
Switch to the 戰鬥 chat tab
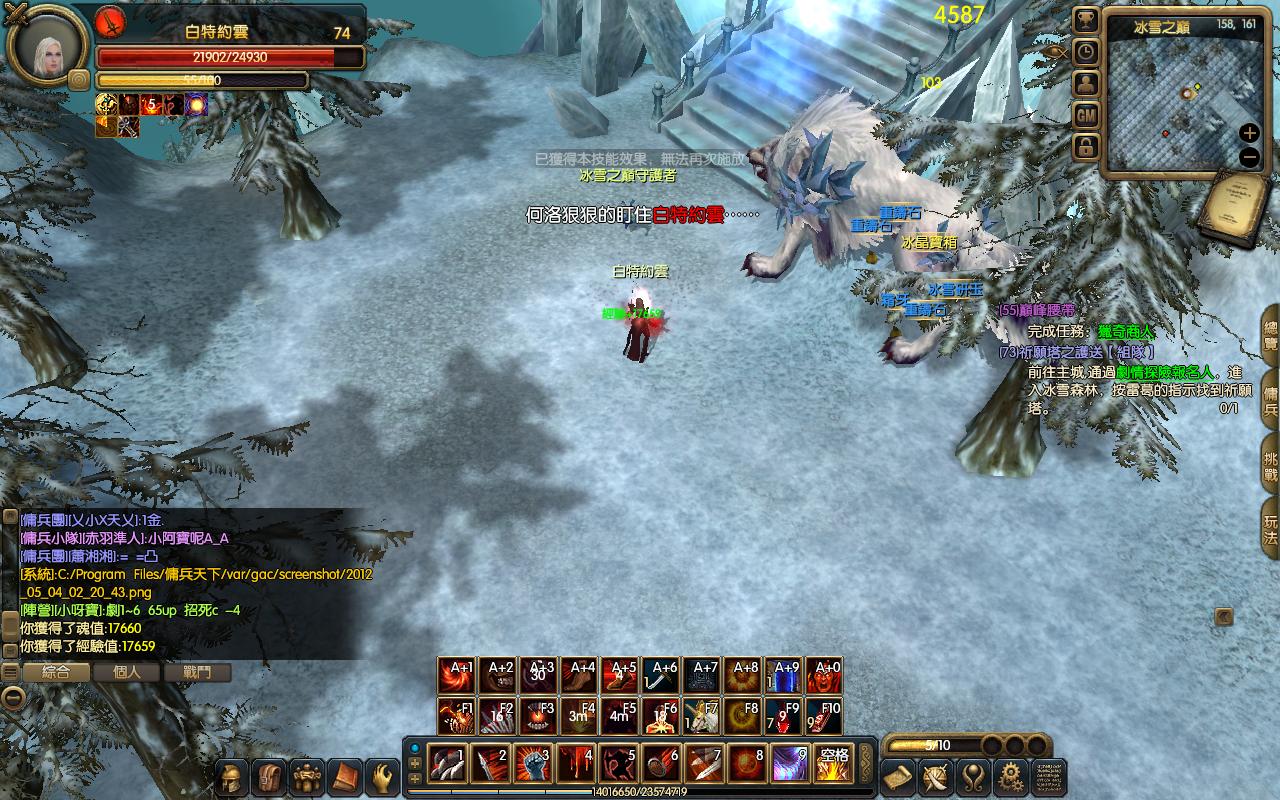(198, 672)
